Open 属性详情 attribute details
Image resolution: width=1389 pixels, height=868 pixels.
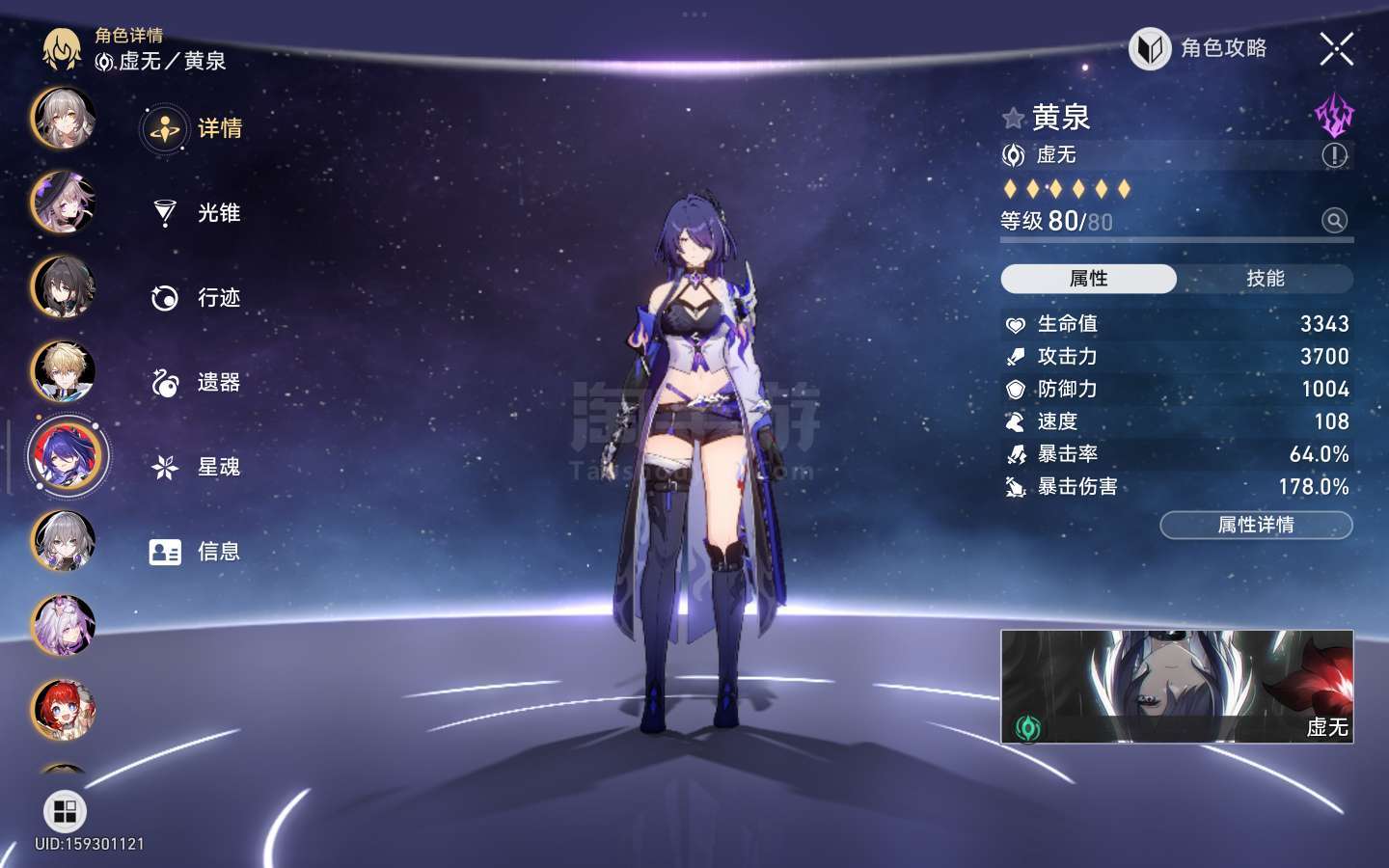pyautogui.click(x=1255, y=525)
